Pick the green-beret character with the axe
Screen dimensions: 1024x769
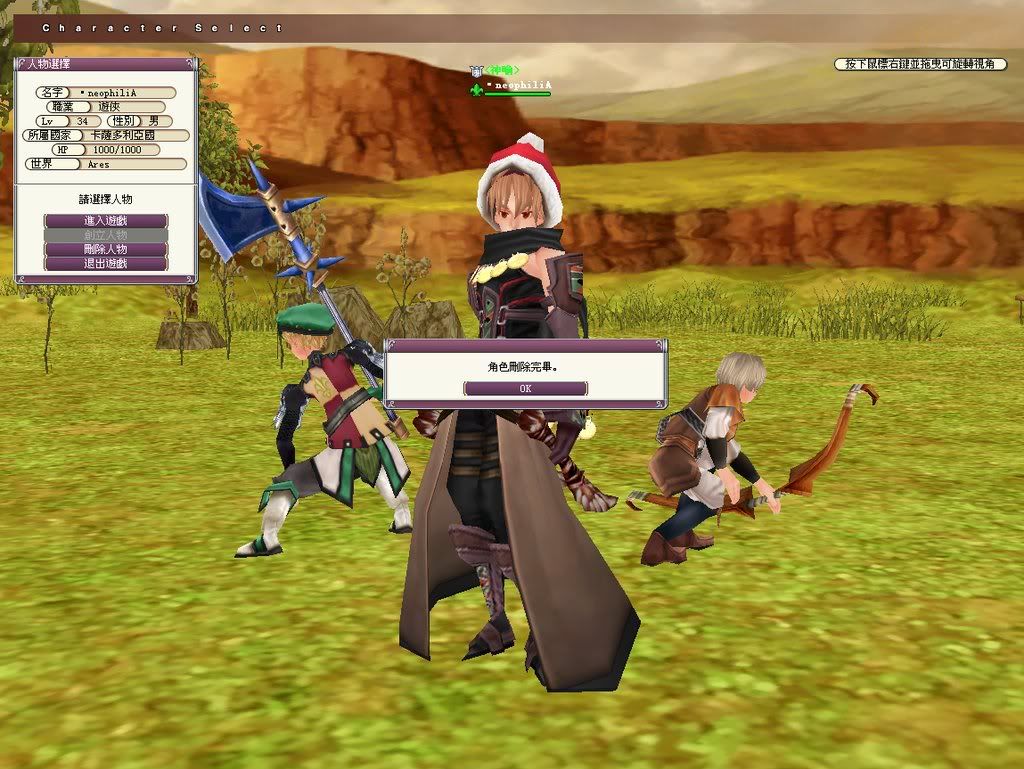click(335, 430)
